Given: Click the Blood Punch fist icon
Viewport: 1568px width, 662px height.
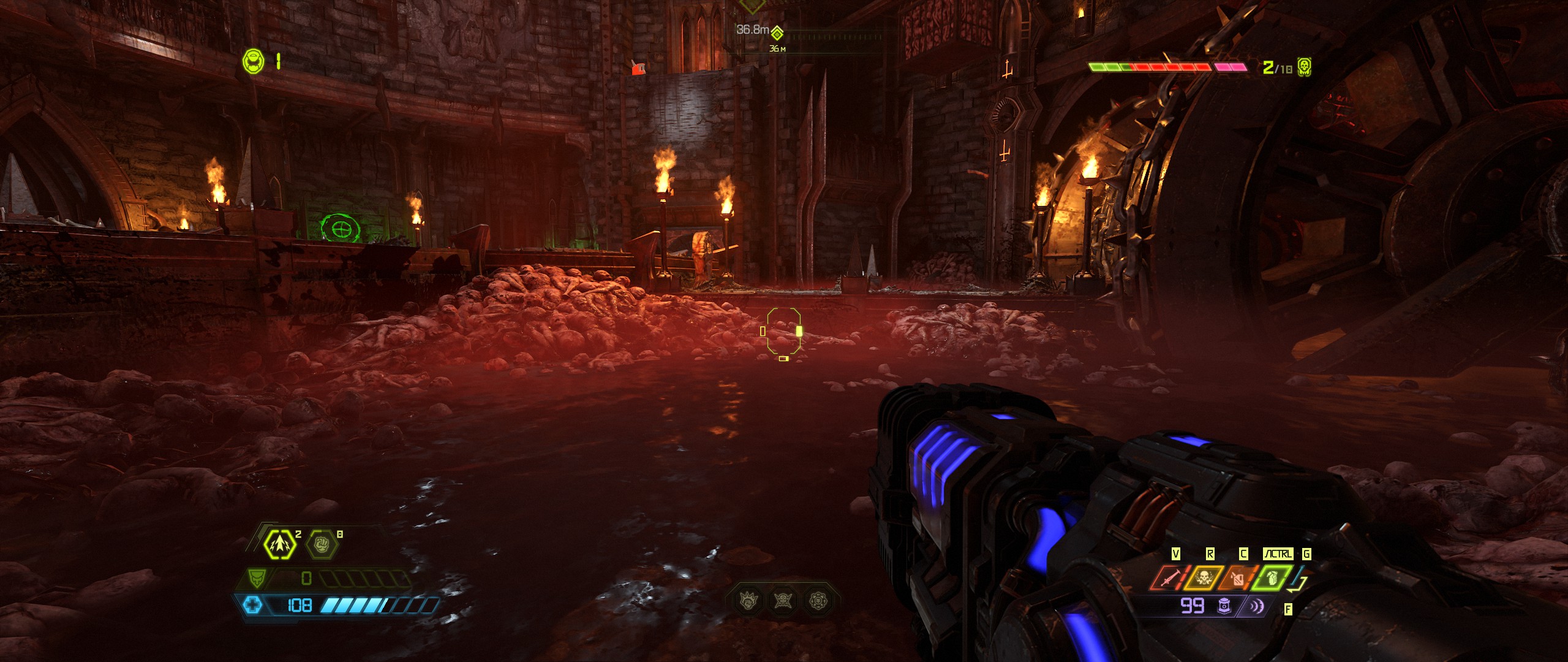Looking at the screenshot, I should pos(322,544).
